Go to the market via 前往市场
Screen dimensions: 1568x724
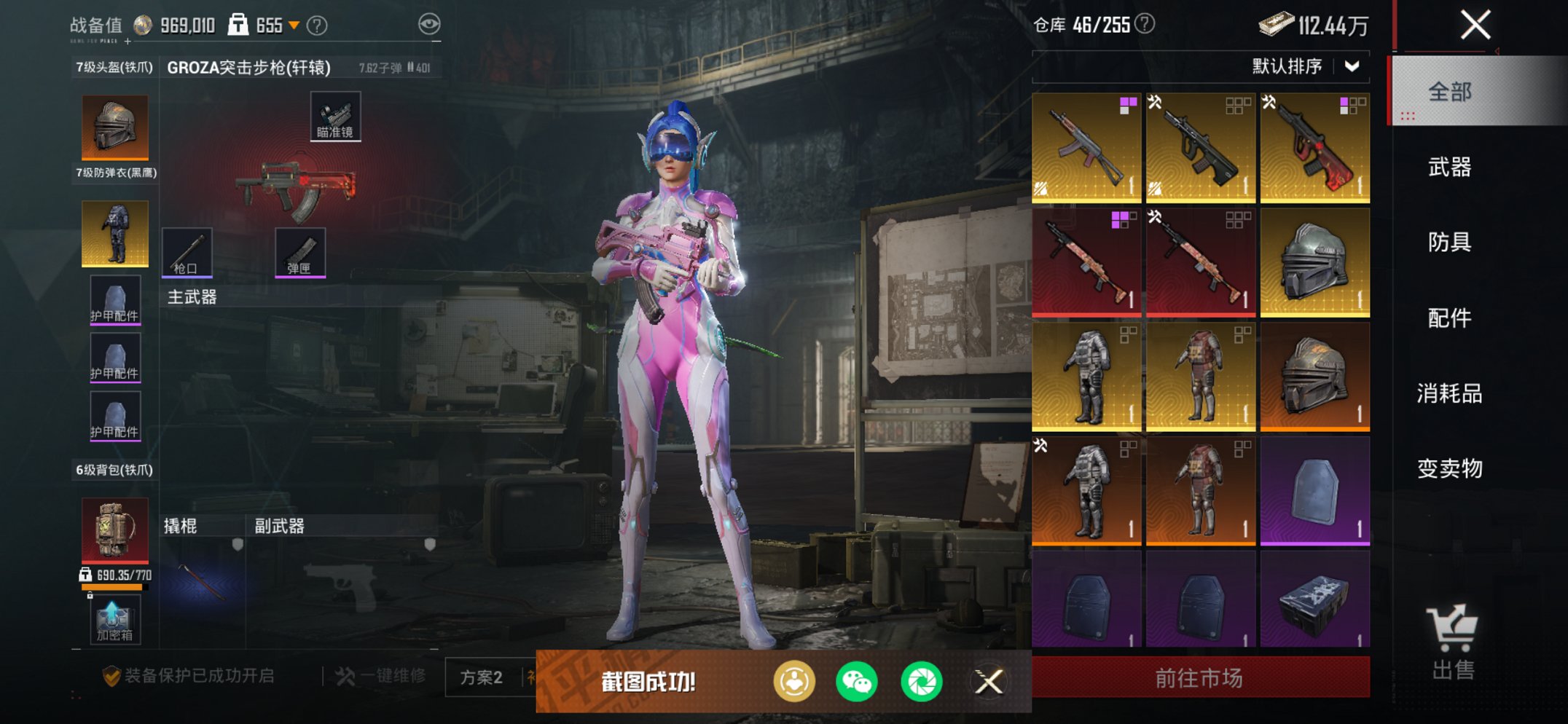pos(1199,678)
